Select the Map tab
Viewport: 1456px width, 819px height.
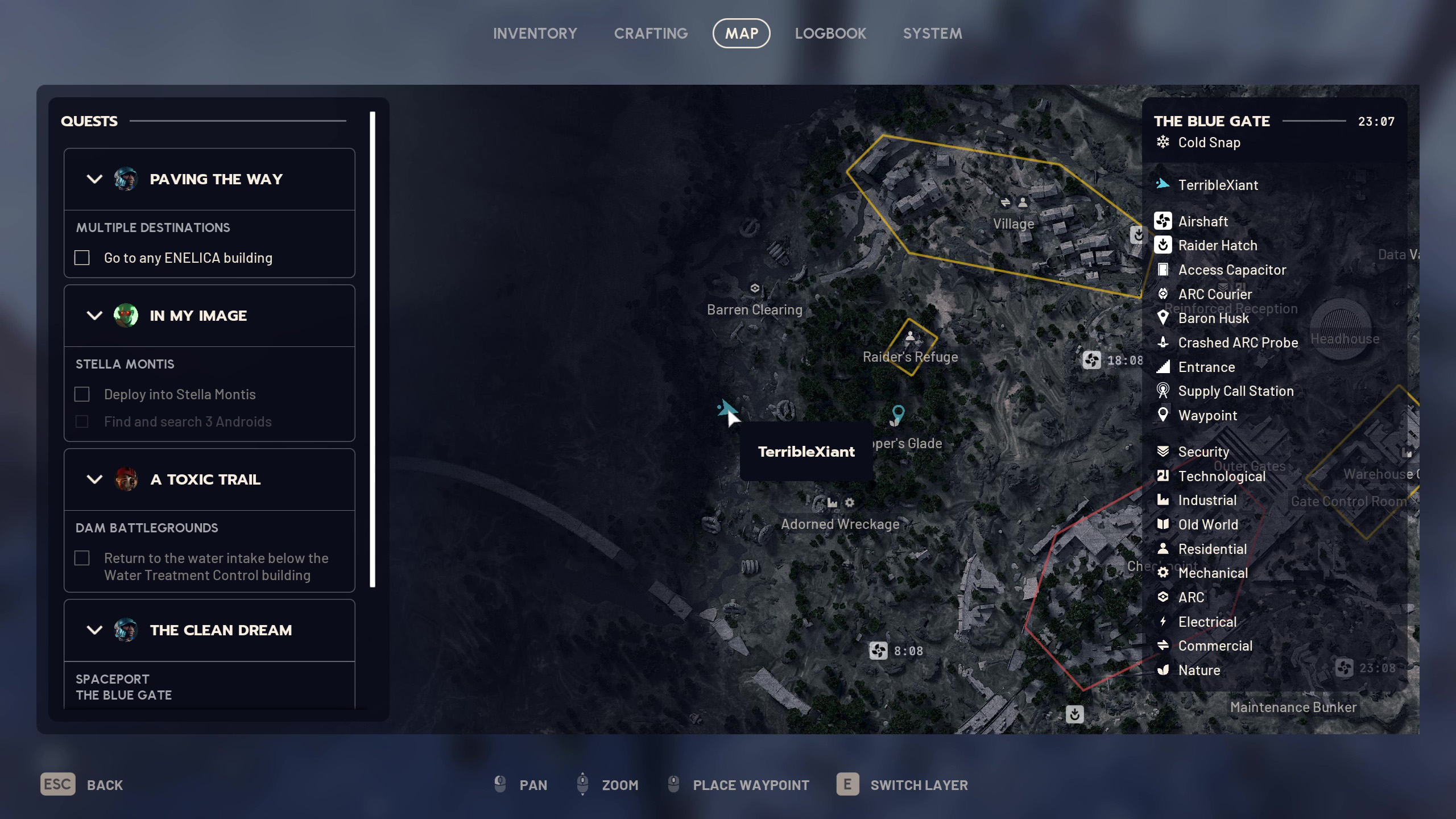[741, 34]
